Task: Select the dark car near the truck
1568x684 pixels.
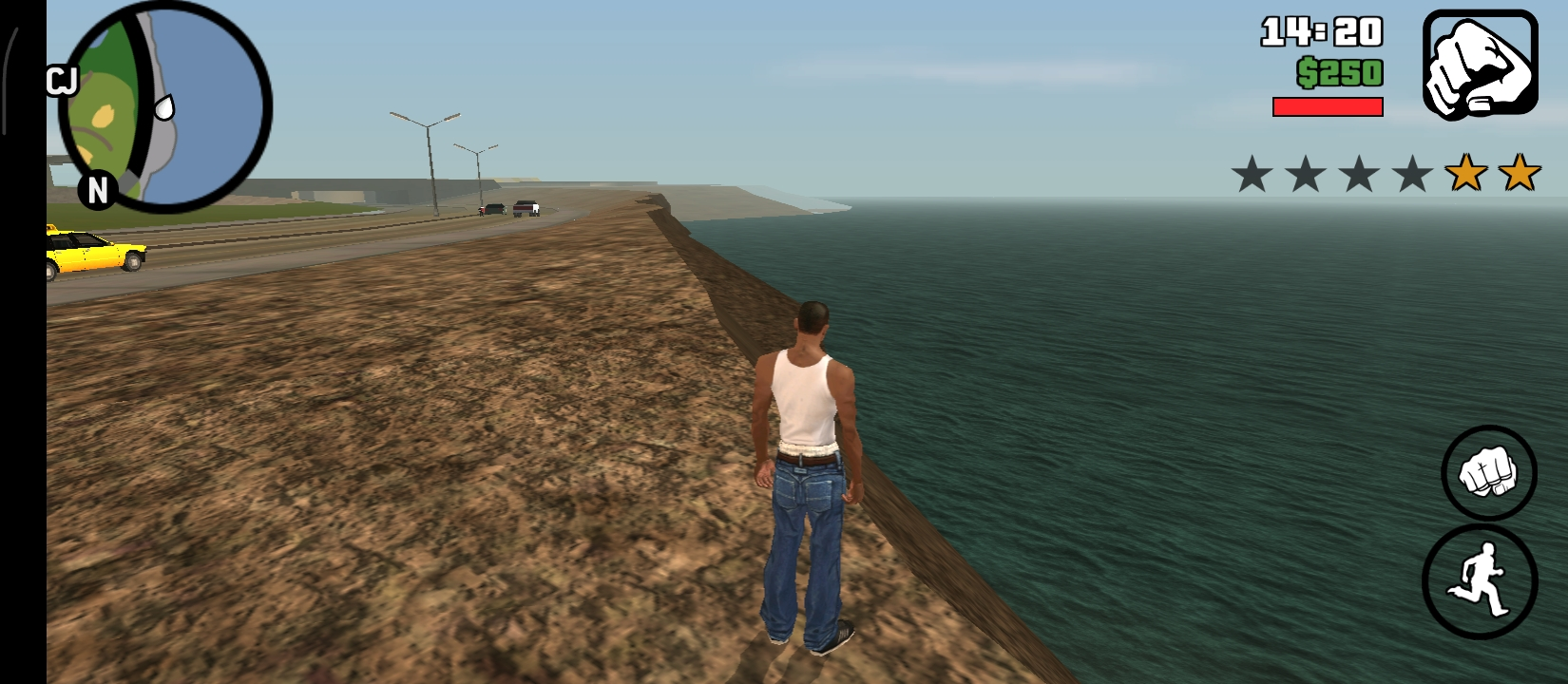Action: (491, 208)
